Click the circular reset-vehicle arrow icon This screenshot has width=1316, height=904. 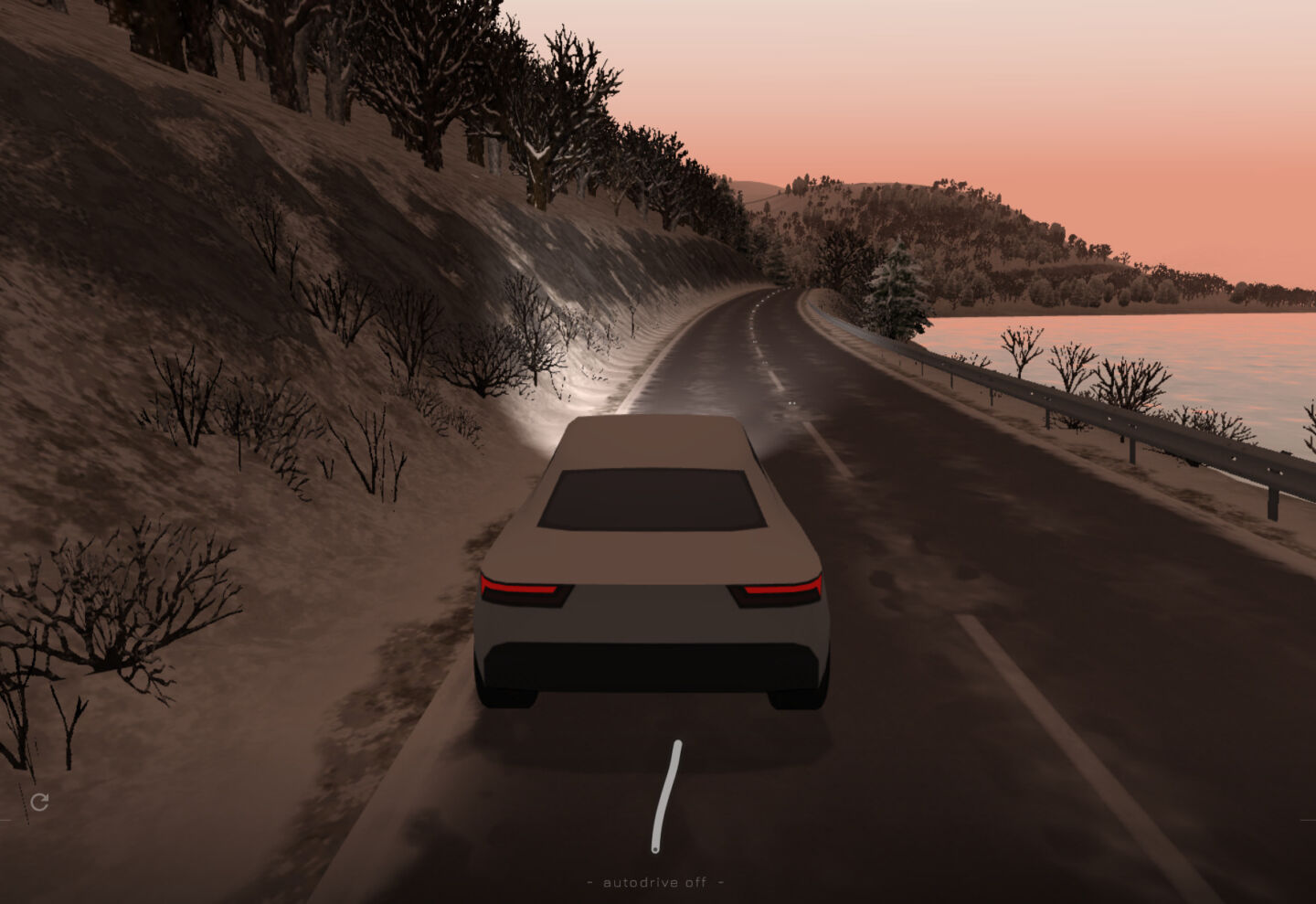click(40, 803)
